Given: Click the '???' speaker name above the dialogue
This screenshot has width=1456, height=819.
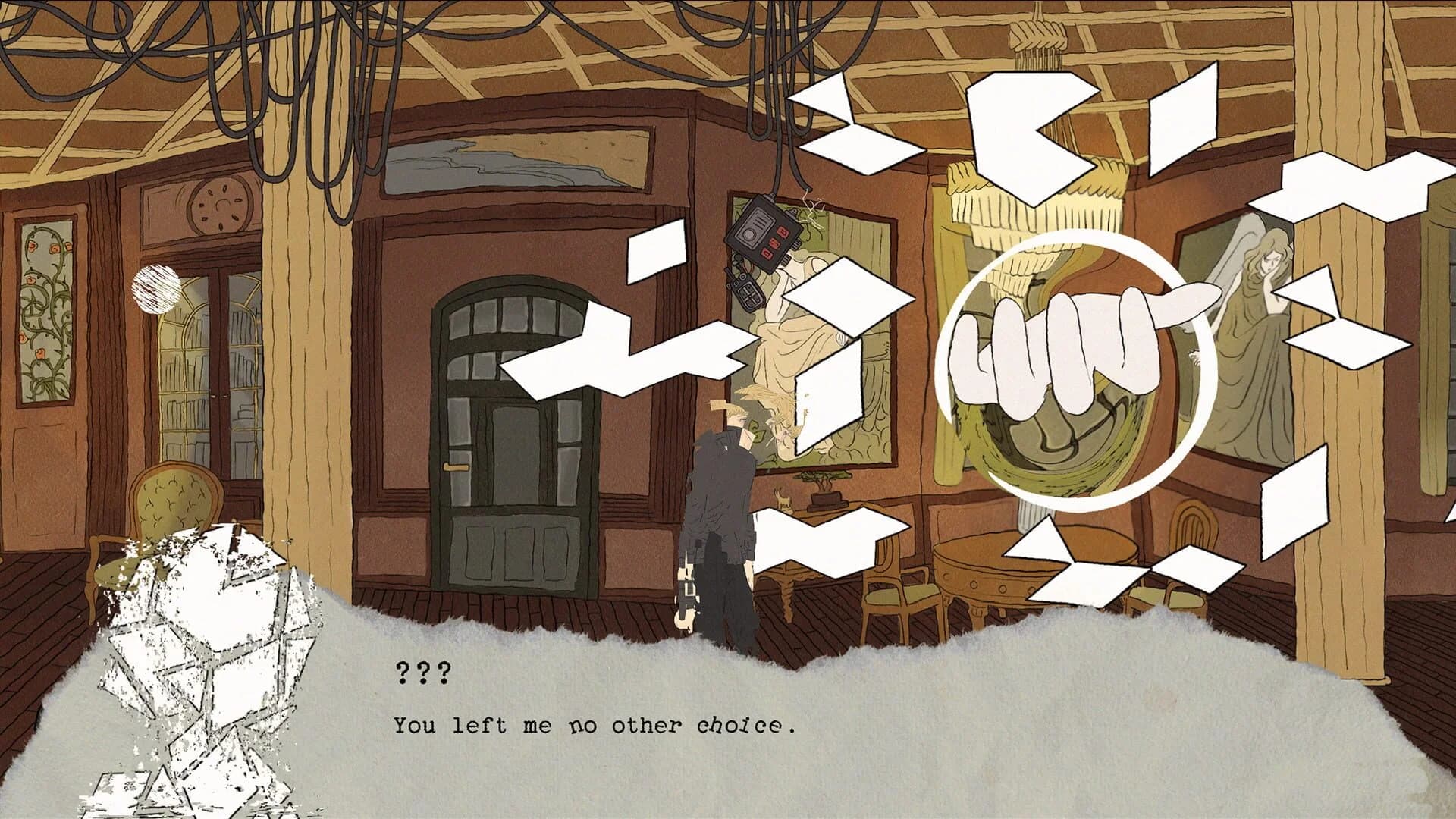Looking at the screenshot, I should pyautogui.click(x=422, y=672).
